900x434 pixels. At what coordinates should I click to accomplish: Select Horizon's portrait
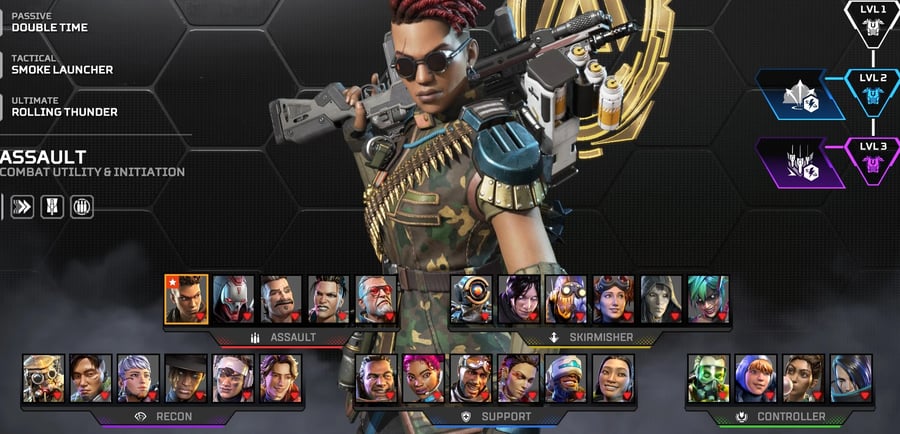(613, 299)
